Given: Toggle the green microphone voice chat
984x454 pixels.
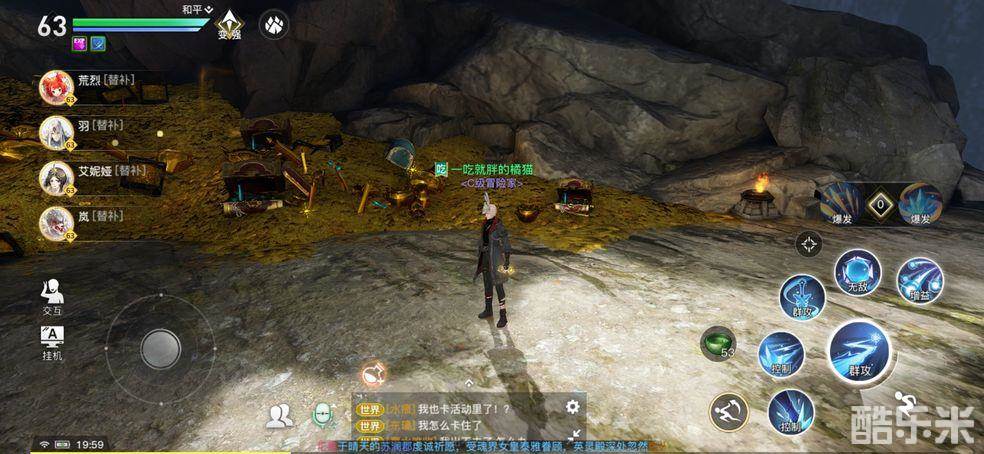Looking at the screenshot, I should click(323, 415).
